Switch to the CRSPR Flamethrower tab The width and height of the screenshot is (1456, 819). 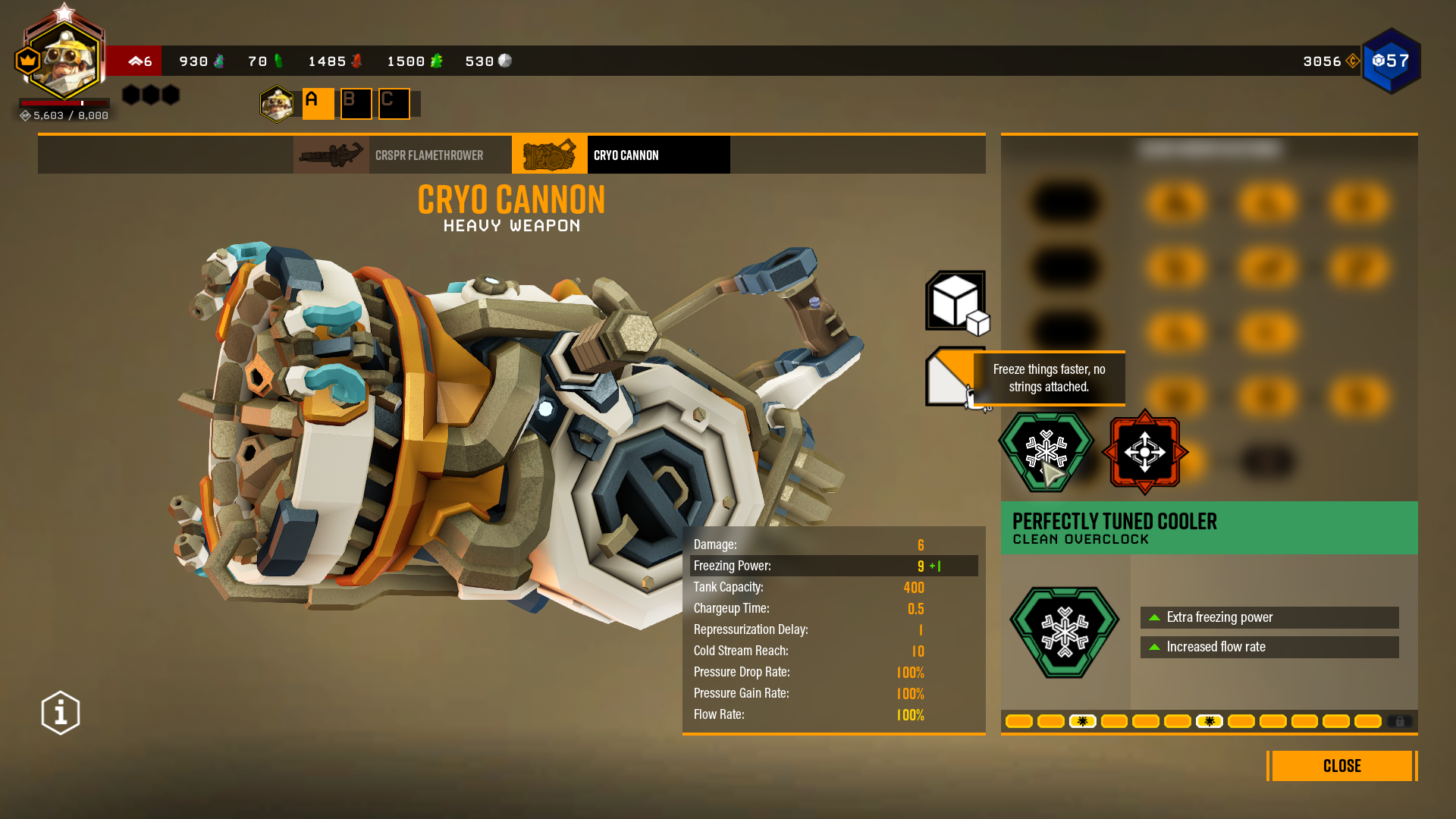(402, 155)
